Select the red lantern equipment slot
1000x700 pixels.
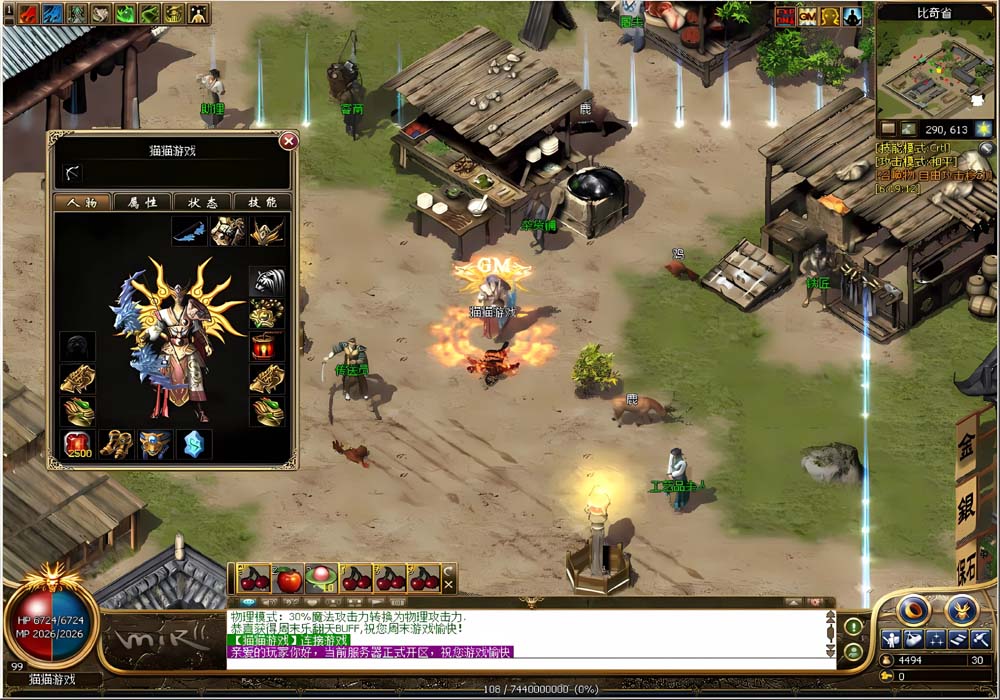(x=267, y=347)
